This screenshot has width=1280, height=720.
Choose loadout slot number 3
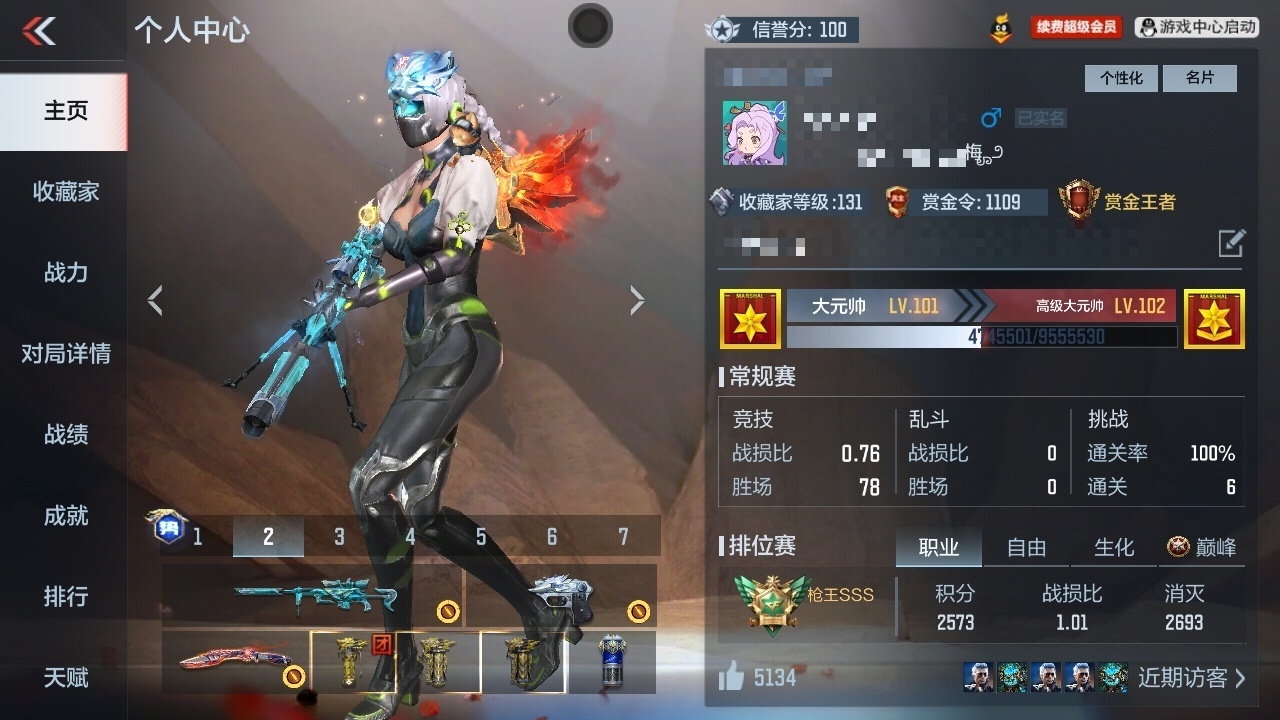339,537
